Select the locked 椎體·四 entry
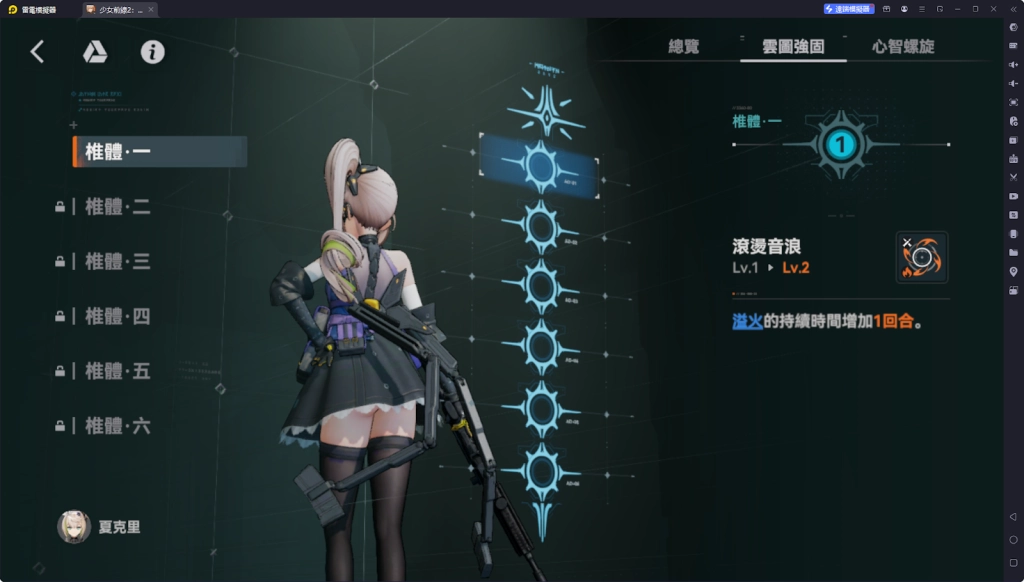The image size is (1024, 582). pos(118,317)
